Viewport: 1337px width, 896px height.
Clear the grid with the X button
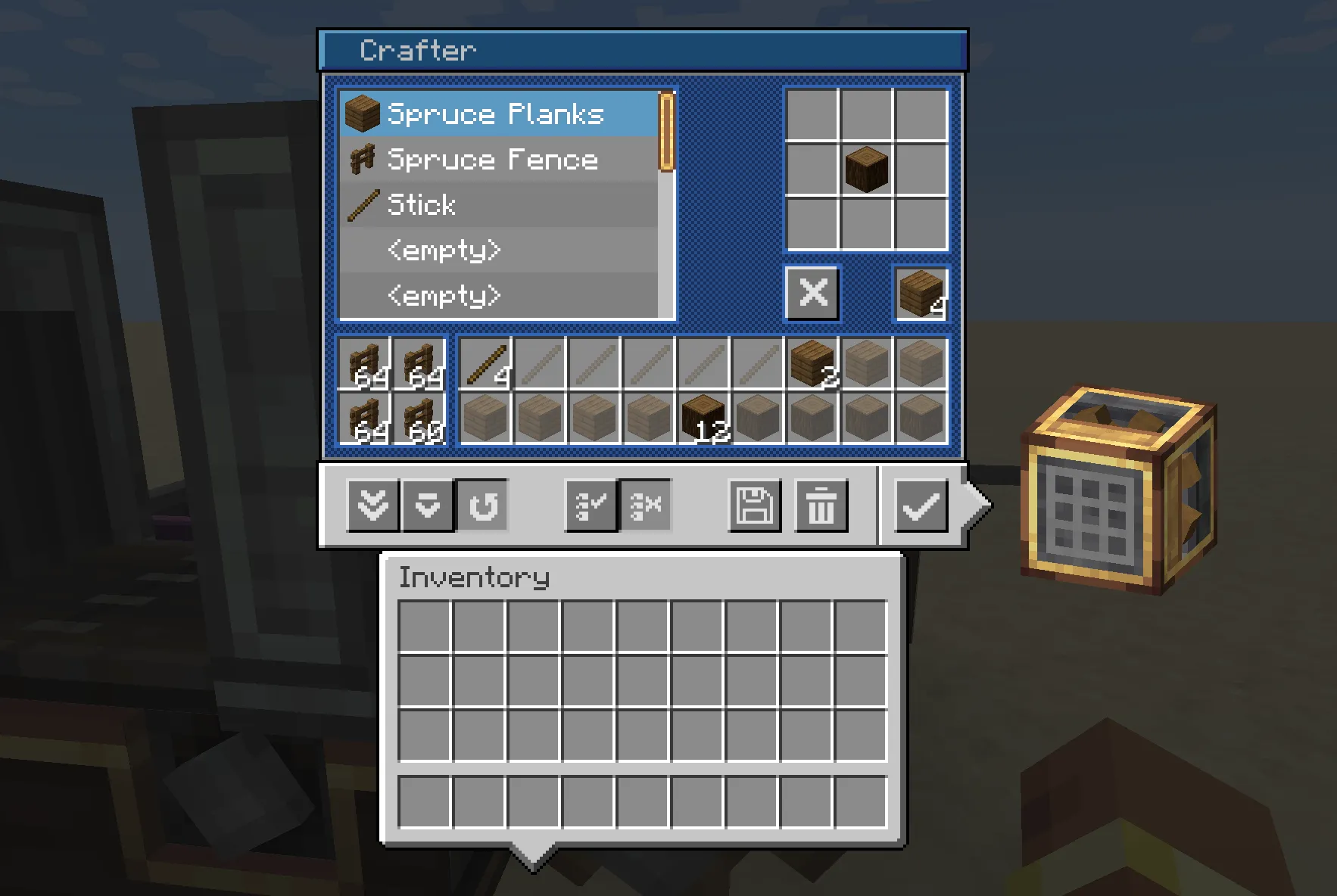tap(812, 294)
